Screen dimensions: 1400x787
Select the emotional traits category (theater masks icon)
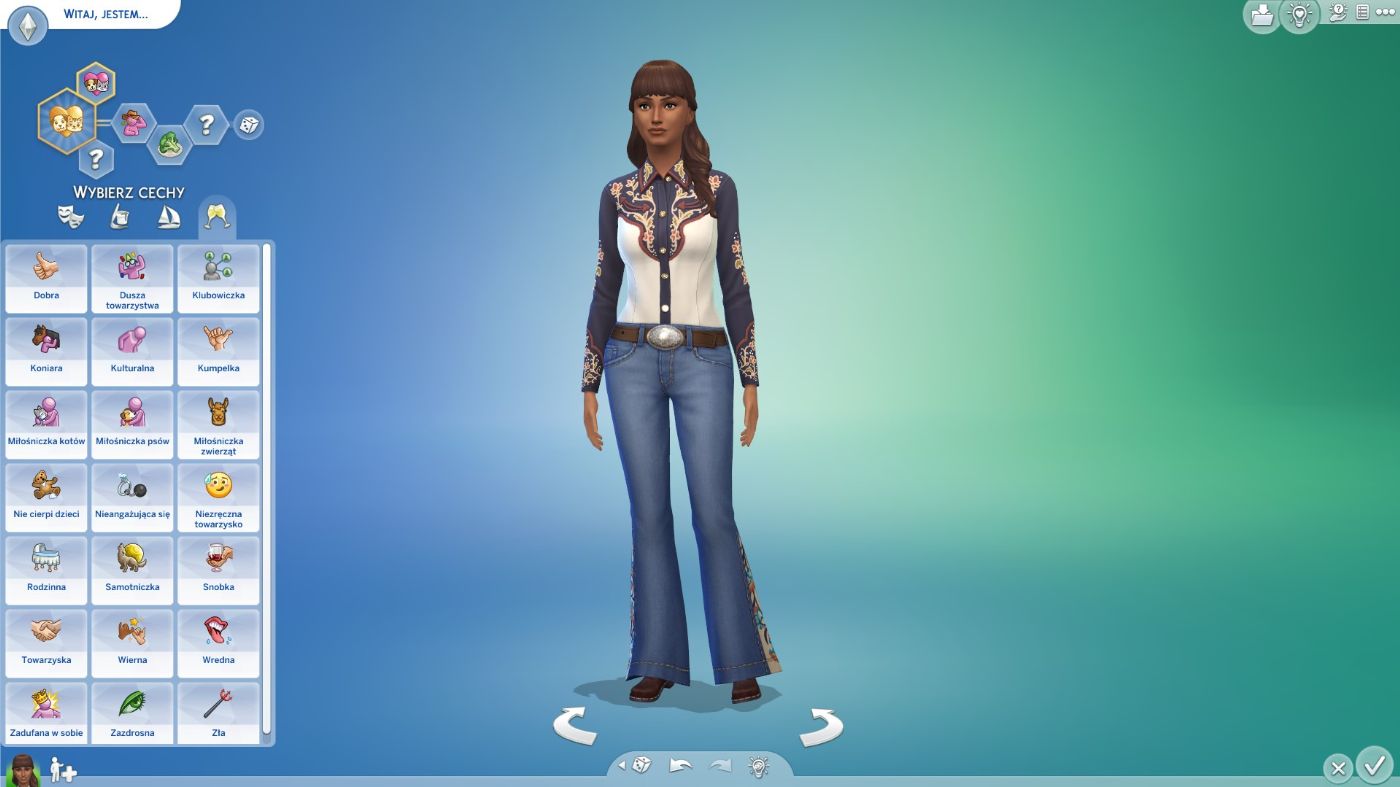click(x=72, y=215)
